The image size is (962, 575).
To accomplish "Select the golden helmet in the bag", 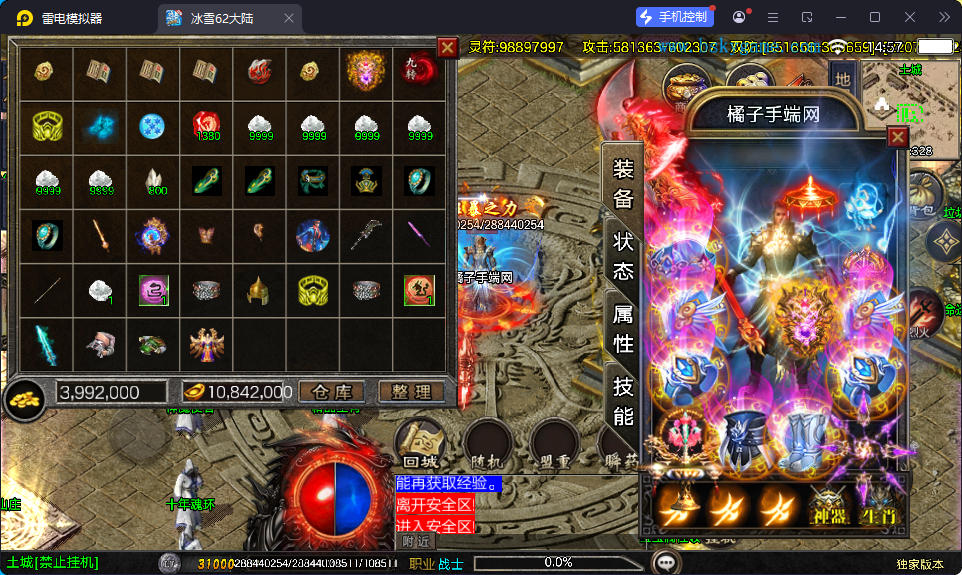I will coord(259,290).
